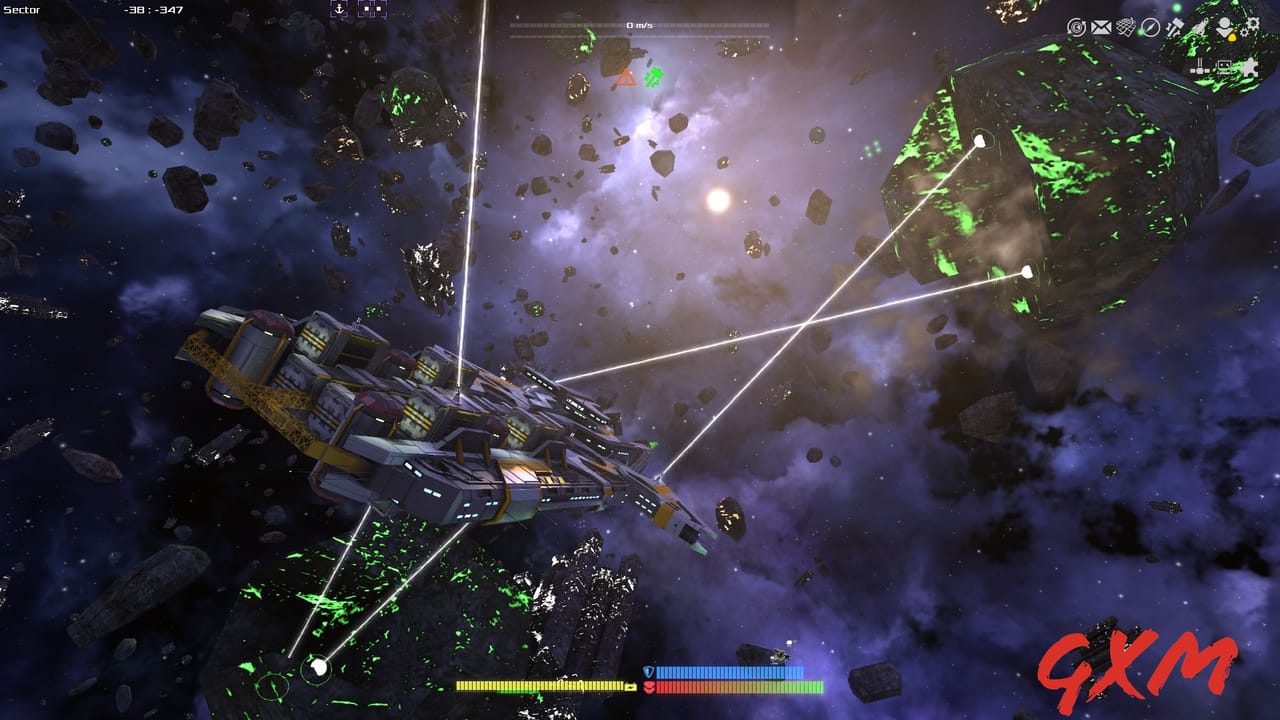1280x720 pixels.
Task: Select the blue shield status icon
Action: click(648, 671)
